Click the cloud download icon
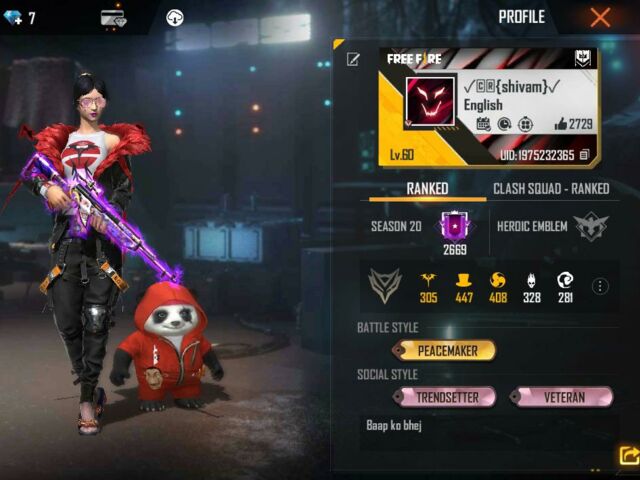The height and width of the screenshot is (480, 640). pyautogui.click(x=174, y=18)
